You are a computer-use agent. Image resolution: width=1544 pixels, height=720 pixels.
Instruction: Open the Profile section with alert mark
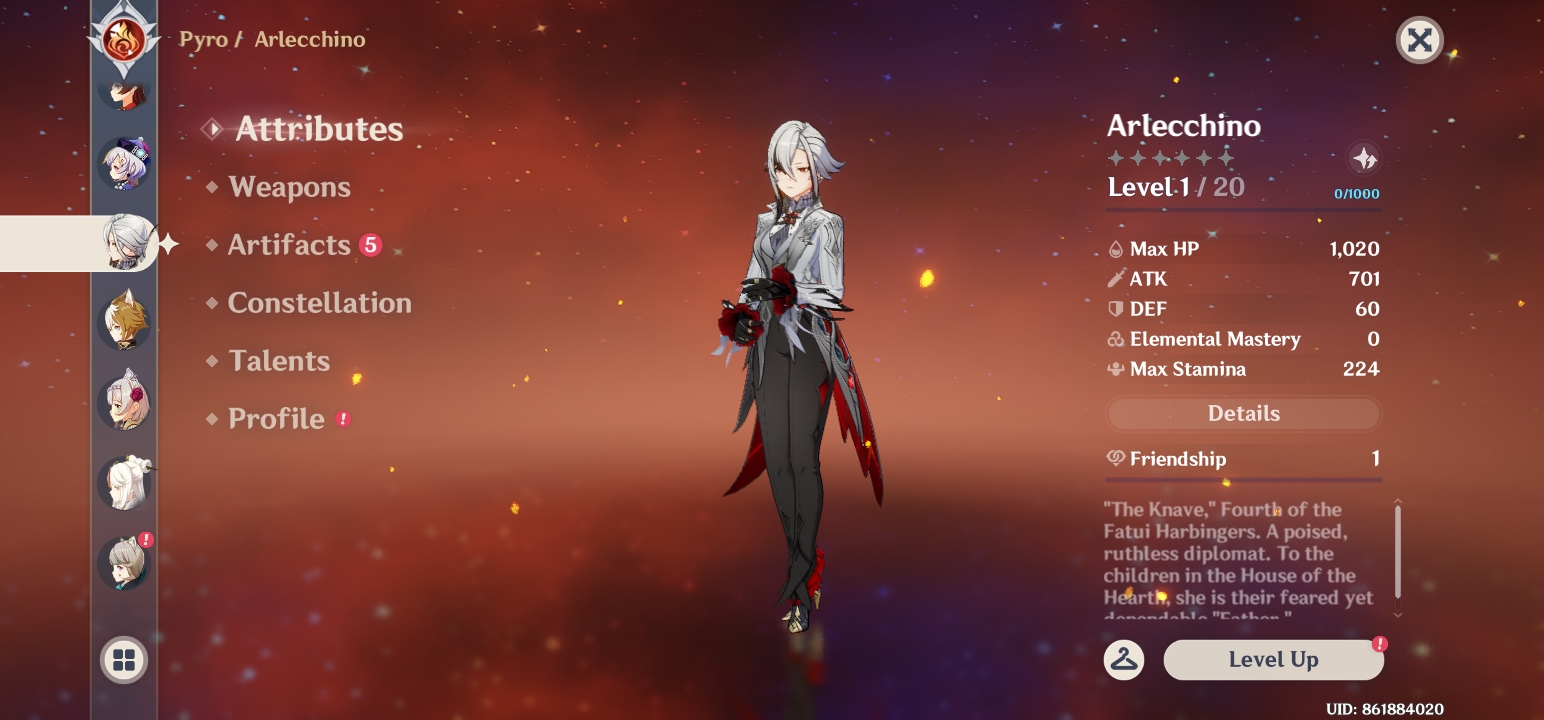pyautogui.click(x=276, y=419)
